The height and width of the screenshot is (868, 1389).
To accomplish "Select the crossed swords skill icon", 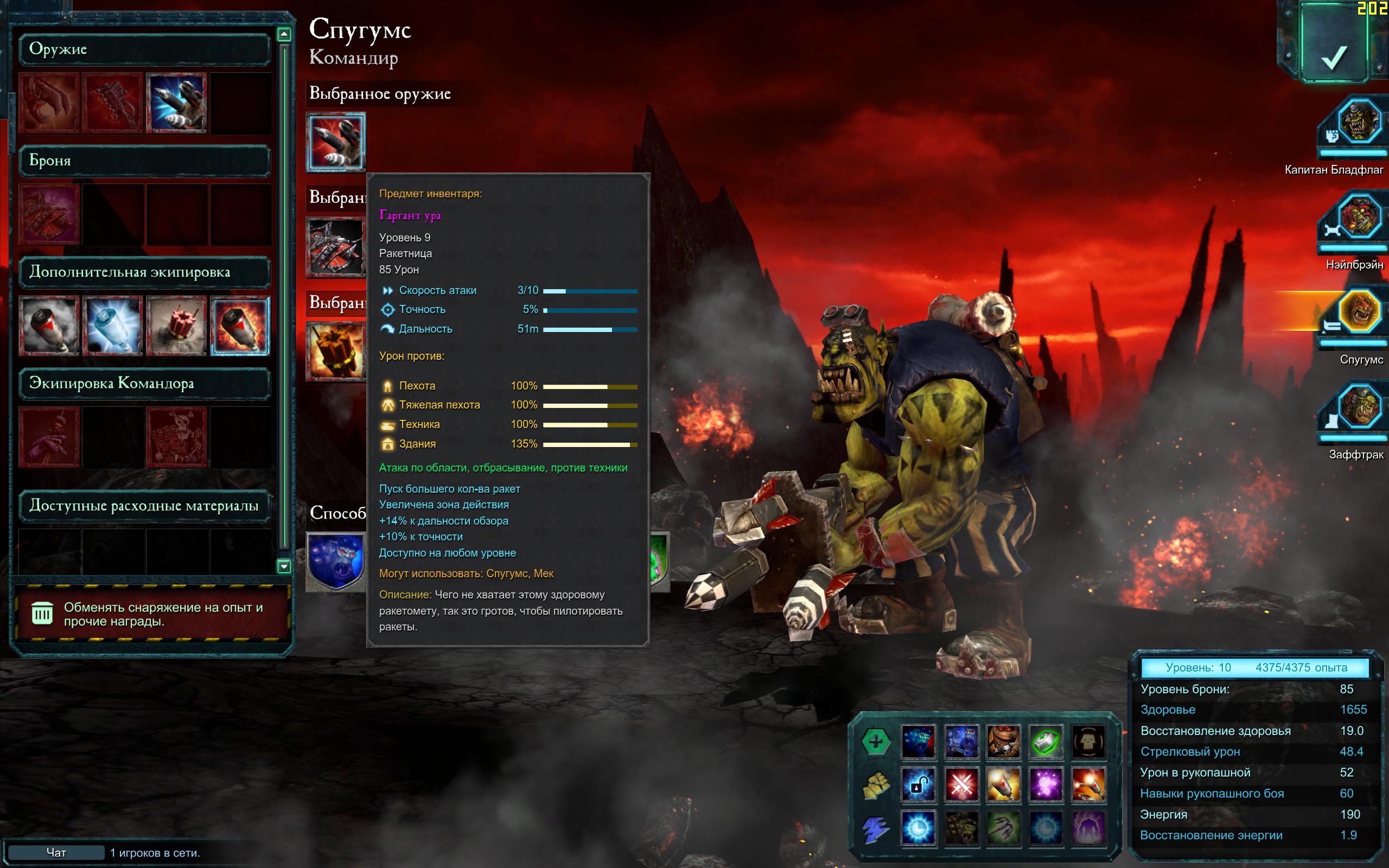I will (961, 785).
